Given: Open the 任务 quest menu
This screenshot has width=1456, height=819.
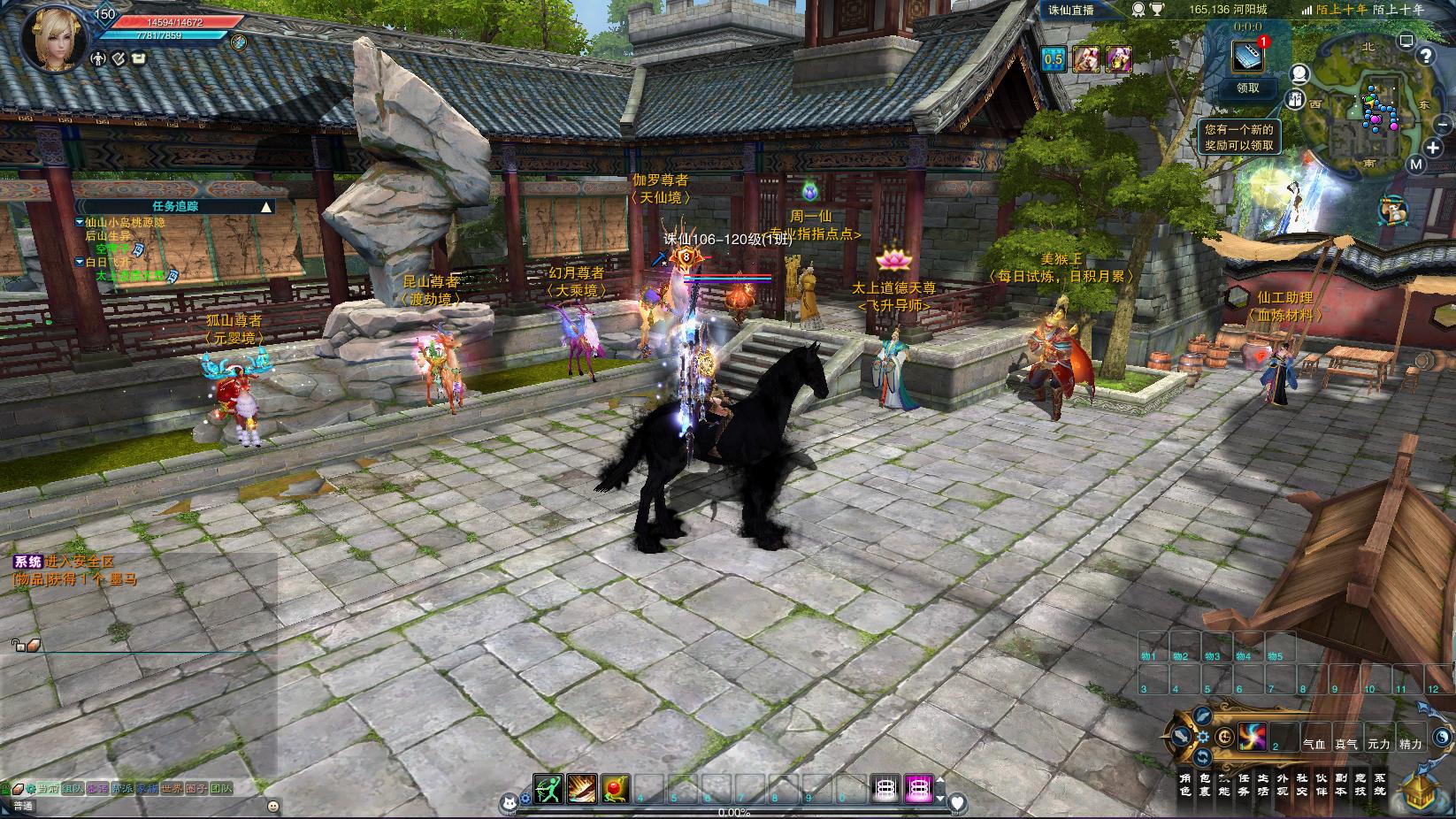Looking at the screenshot, I should [1245, 785].
